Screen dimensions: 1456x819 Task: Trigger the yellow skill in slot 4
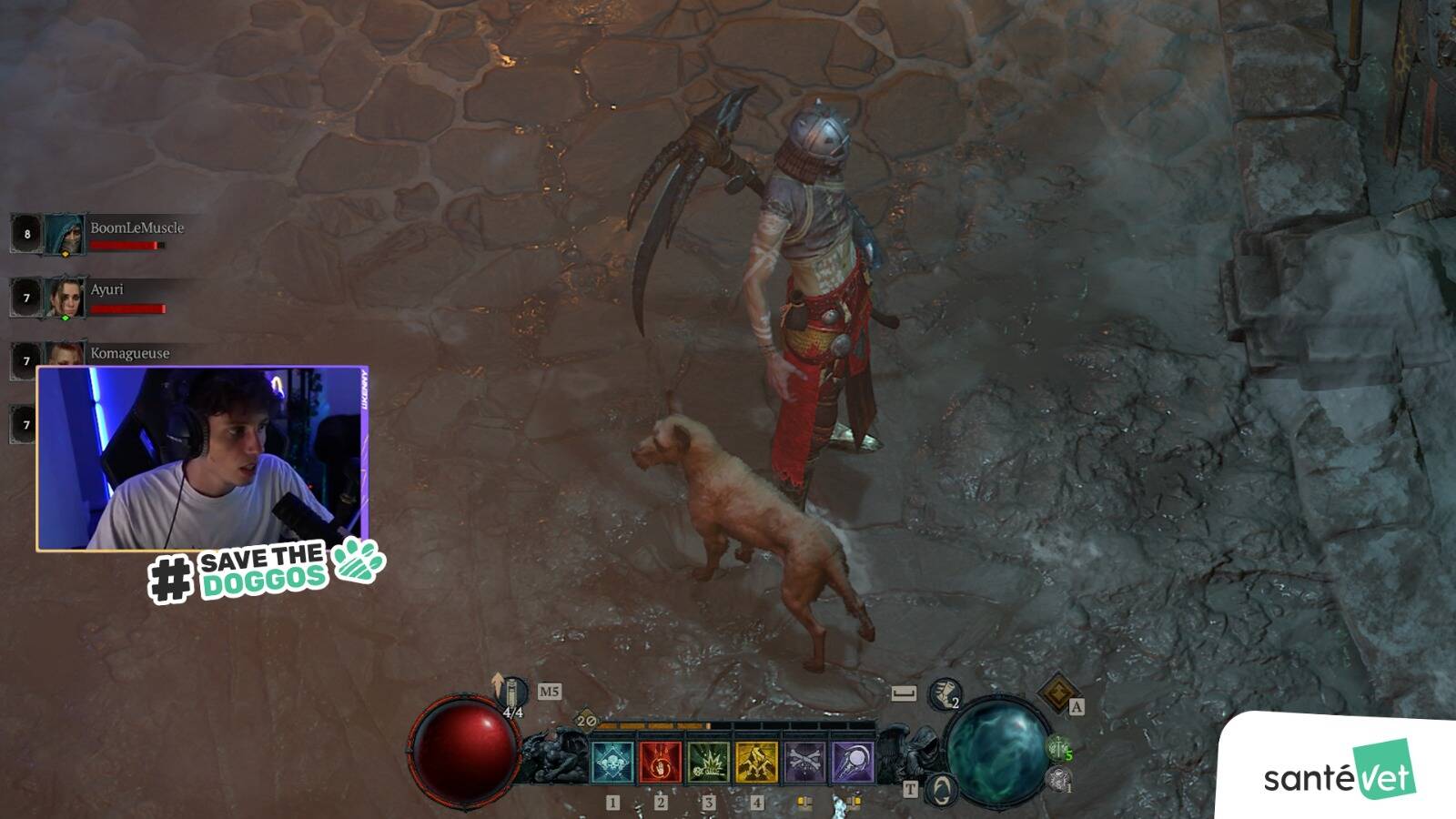[756, 763]
